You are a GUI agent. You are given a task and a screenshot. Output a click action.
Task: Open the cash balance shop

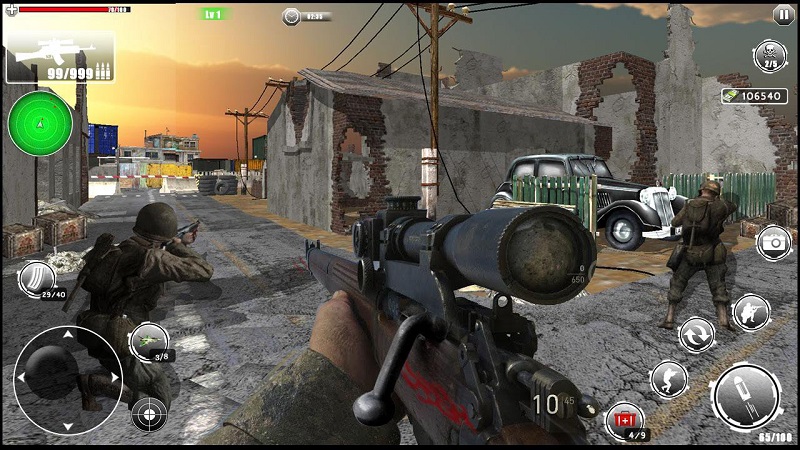(x=753, y=96)
